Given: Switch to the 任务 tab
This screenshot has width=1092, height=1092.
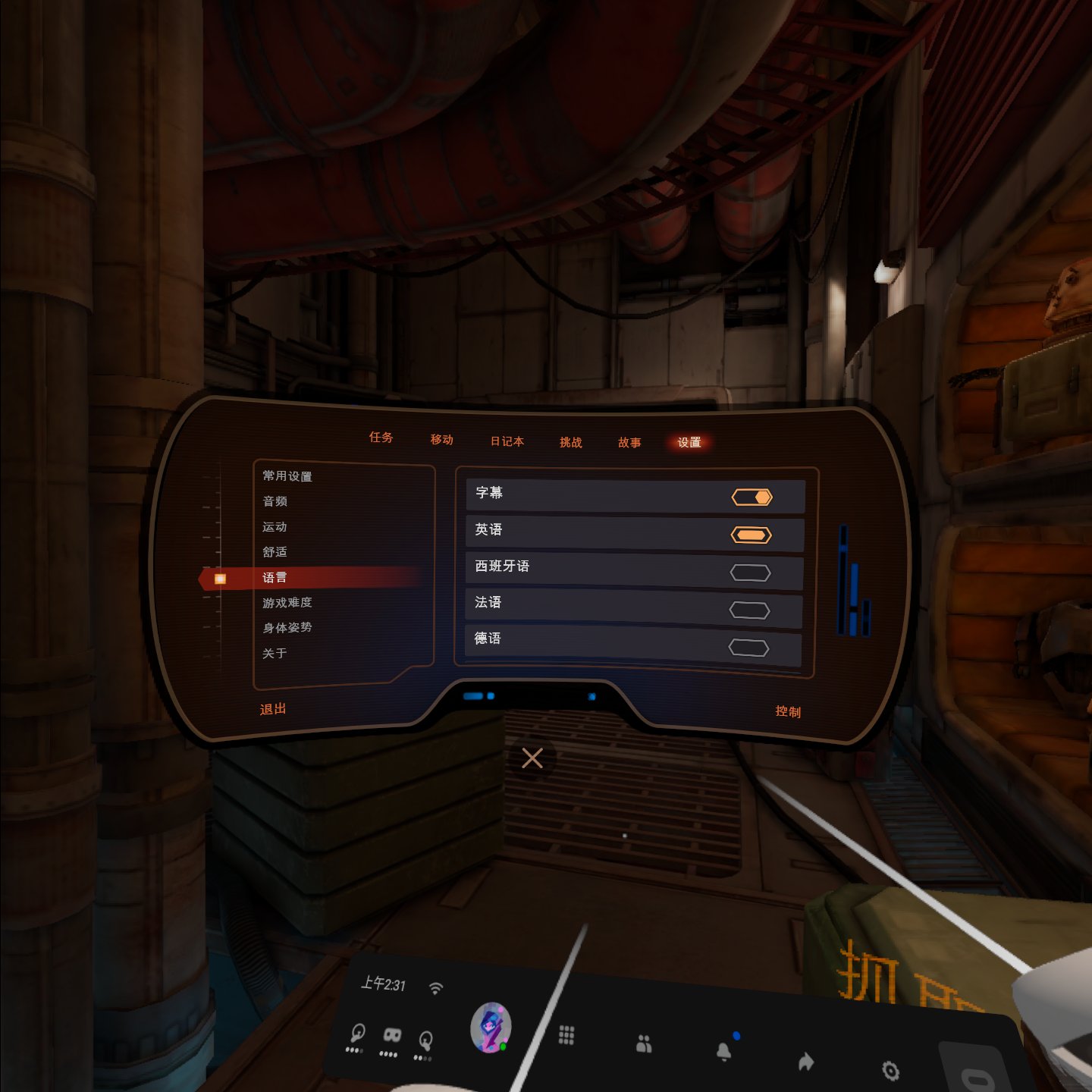Looking at the screenshot, I should click(x=381, y=438).
